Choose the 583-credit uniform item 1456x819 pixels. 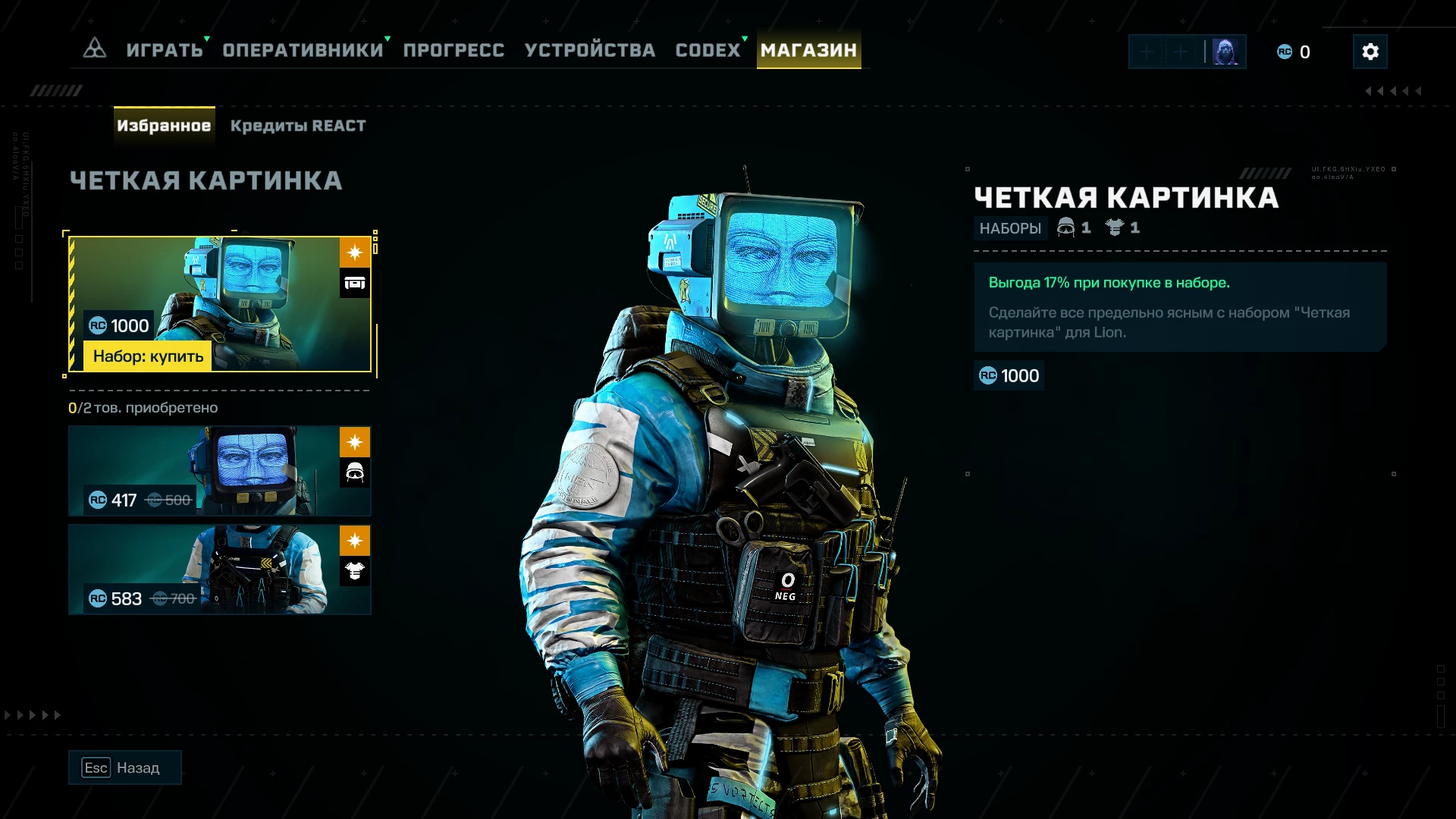219,570
